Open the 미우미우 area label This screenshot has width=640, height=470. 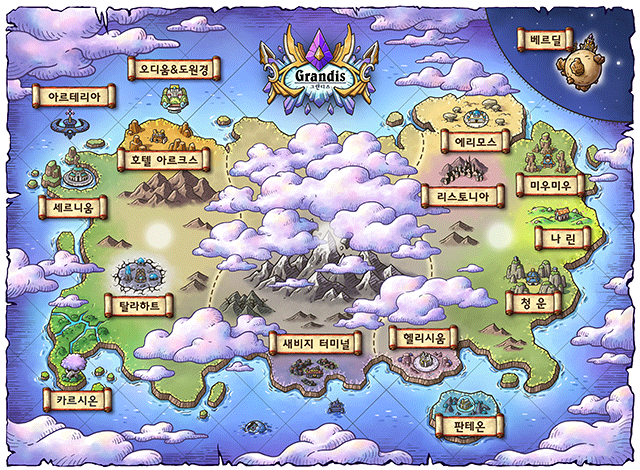(547, 185)
